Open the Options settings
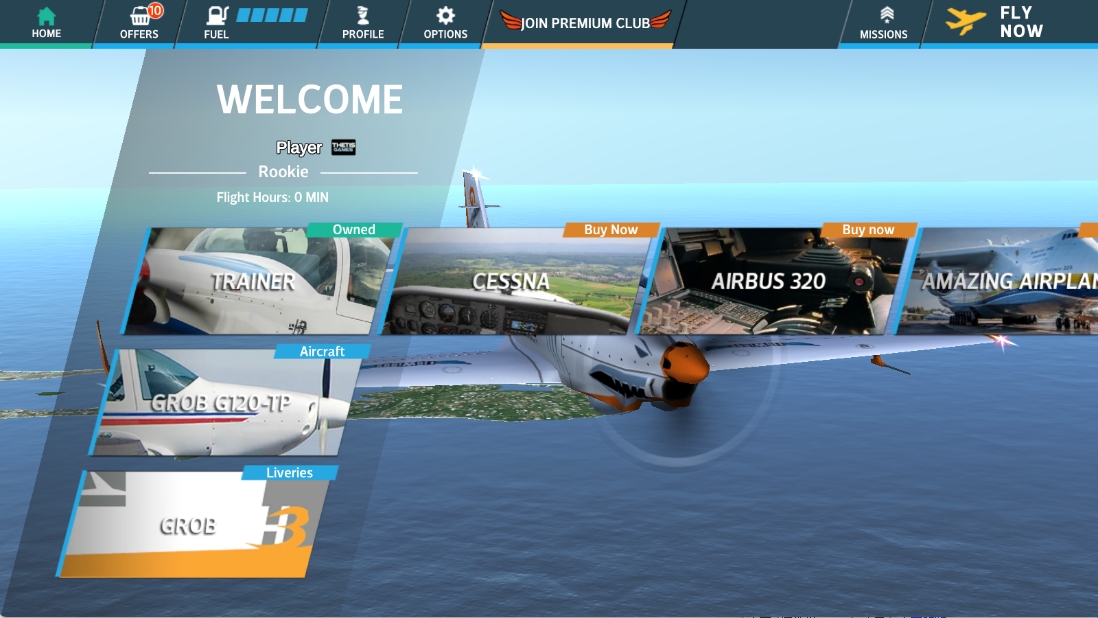 pos(445,23)
